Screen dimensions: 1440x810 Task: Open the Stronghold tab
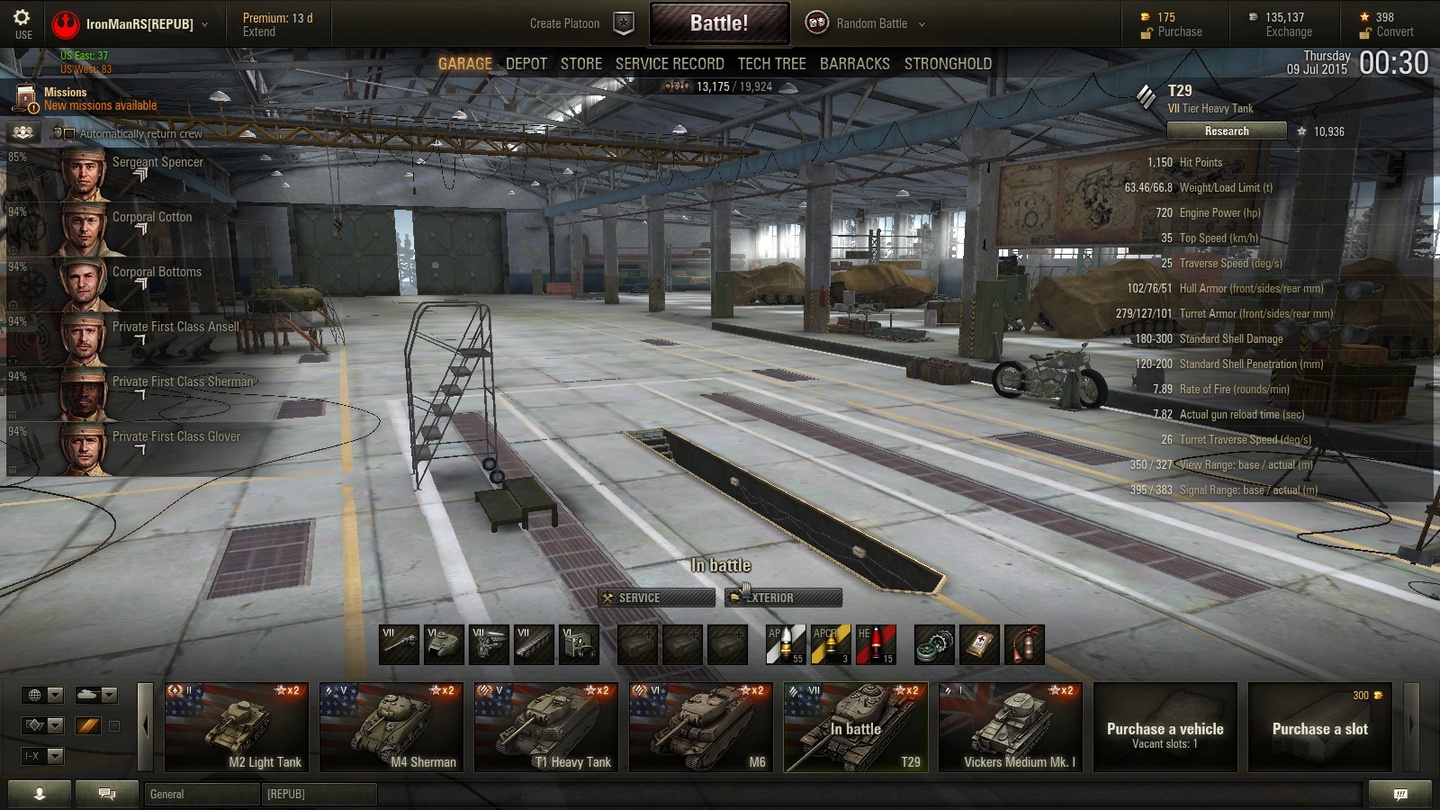947,64
